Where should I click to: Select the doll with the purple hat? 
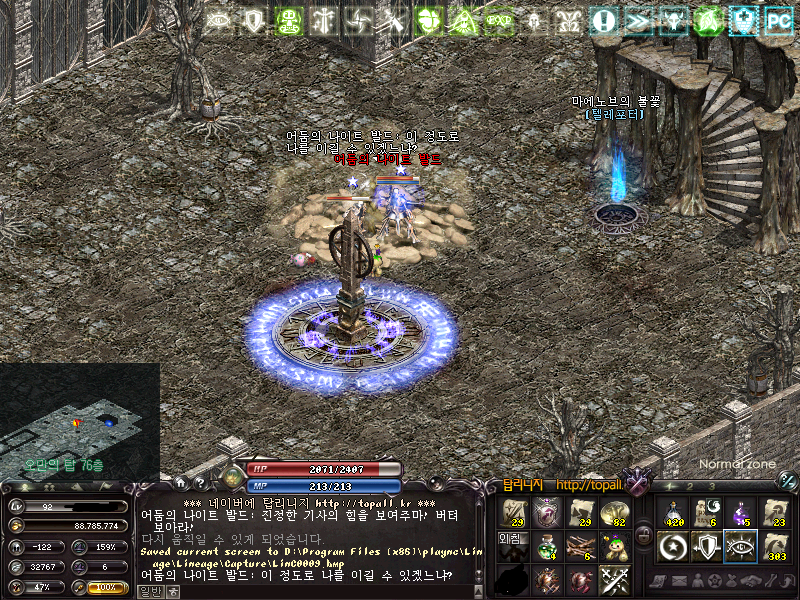[x=613, y=546]
